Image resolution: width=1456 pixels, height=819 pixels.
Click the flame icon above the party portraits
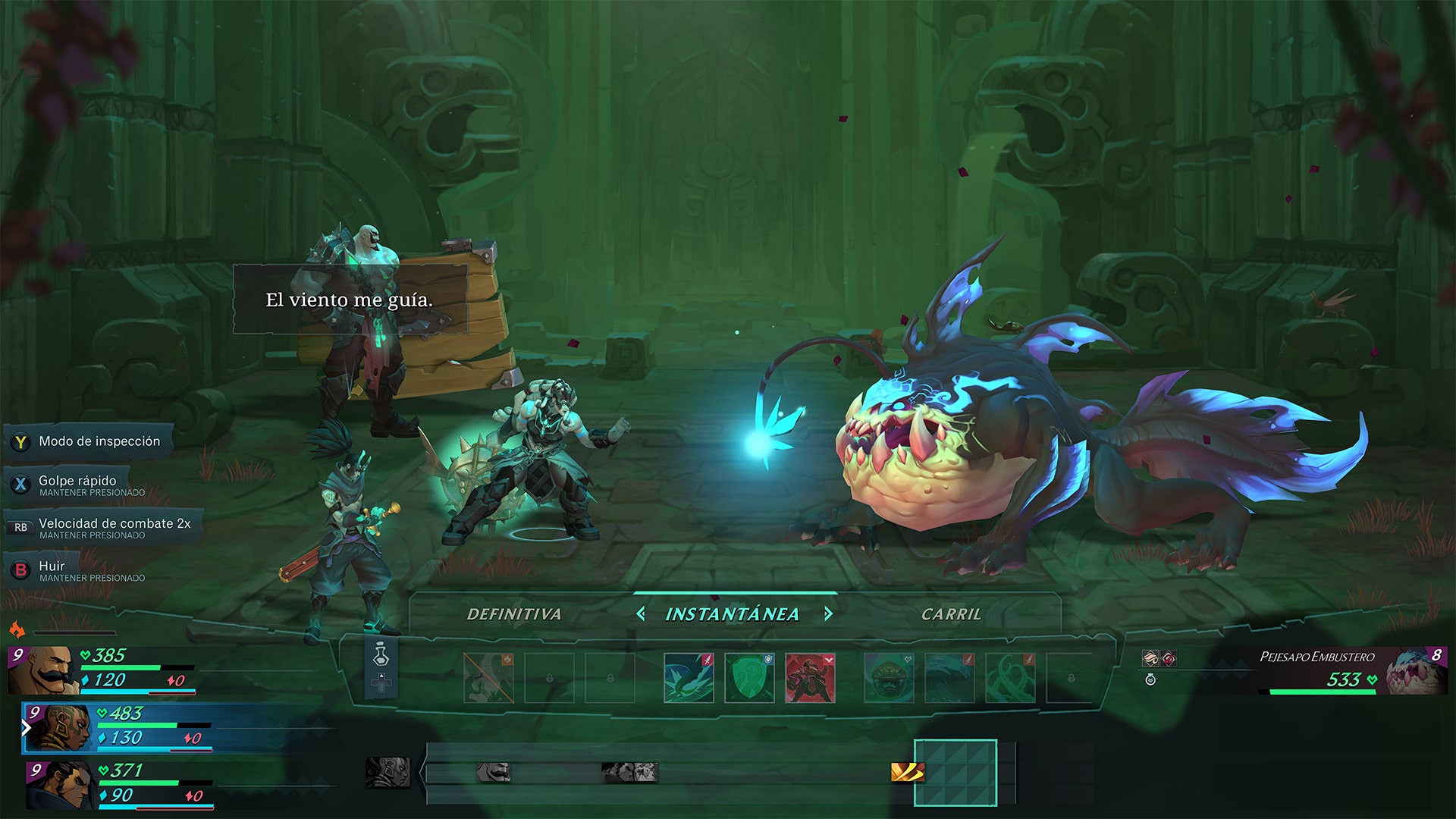point(18,628)
